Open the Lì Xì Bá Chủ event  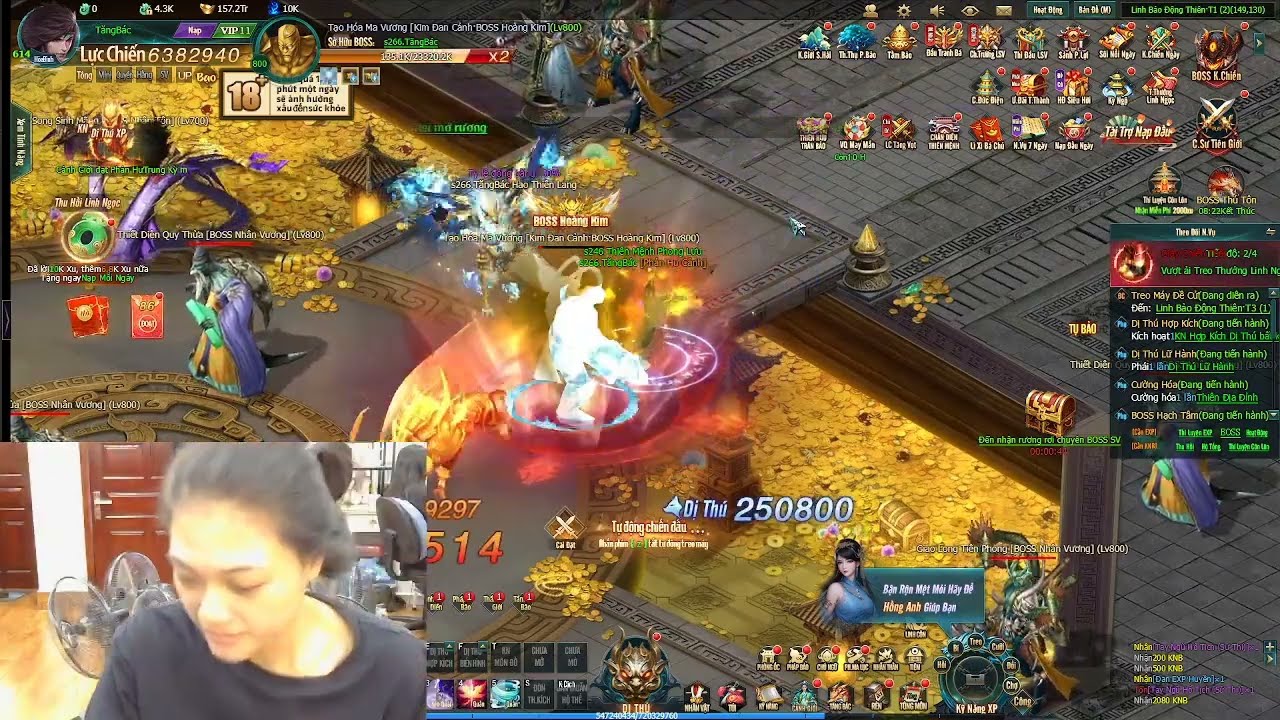coord(986,130)
